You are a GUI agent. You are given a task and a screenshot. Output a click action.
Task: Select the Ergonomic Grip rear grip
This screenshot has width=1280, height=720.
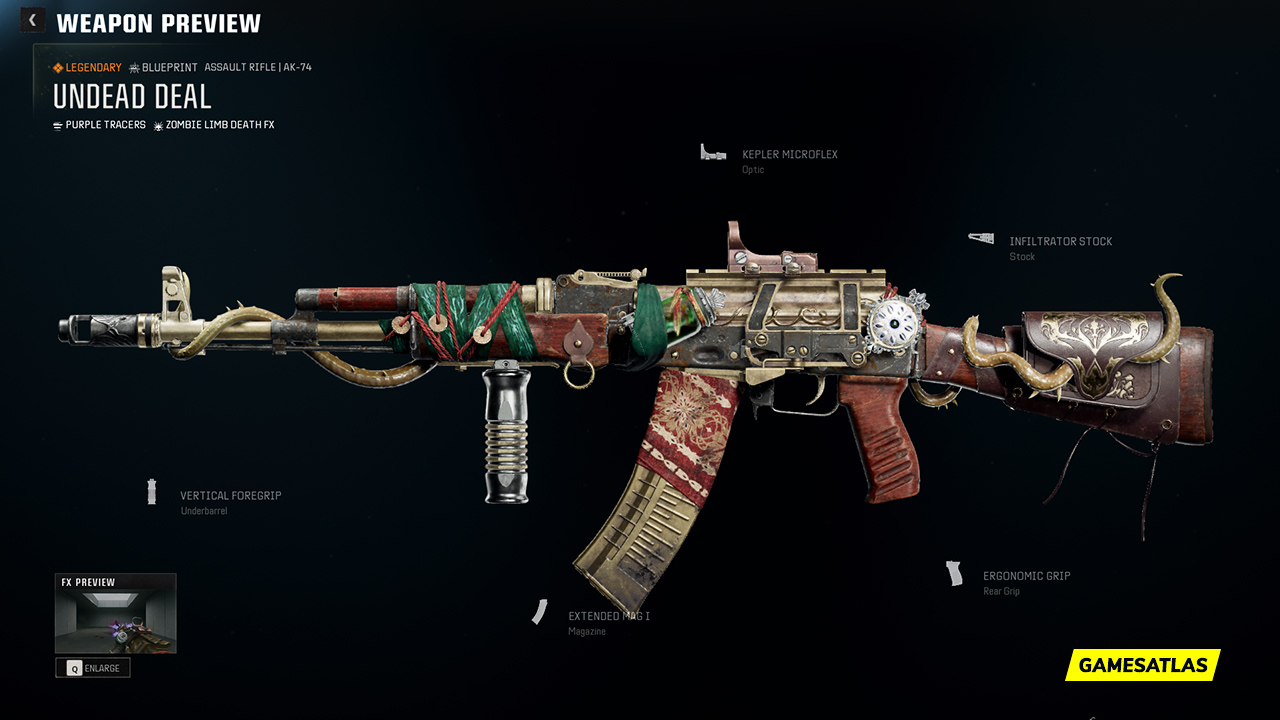tap(1026, 577)
